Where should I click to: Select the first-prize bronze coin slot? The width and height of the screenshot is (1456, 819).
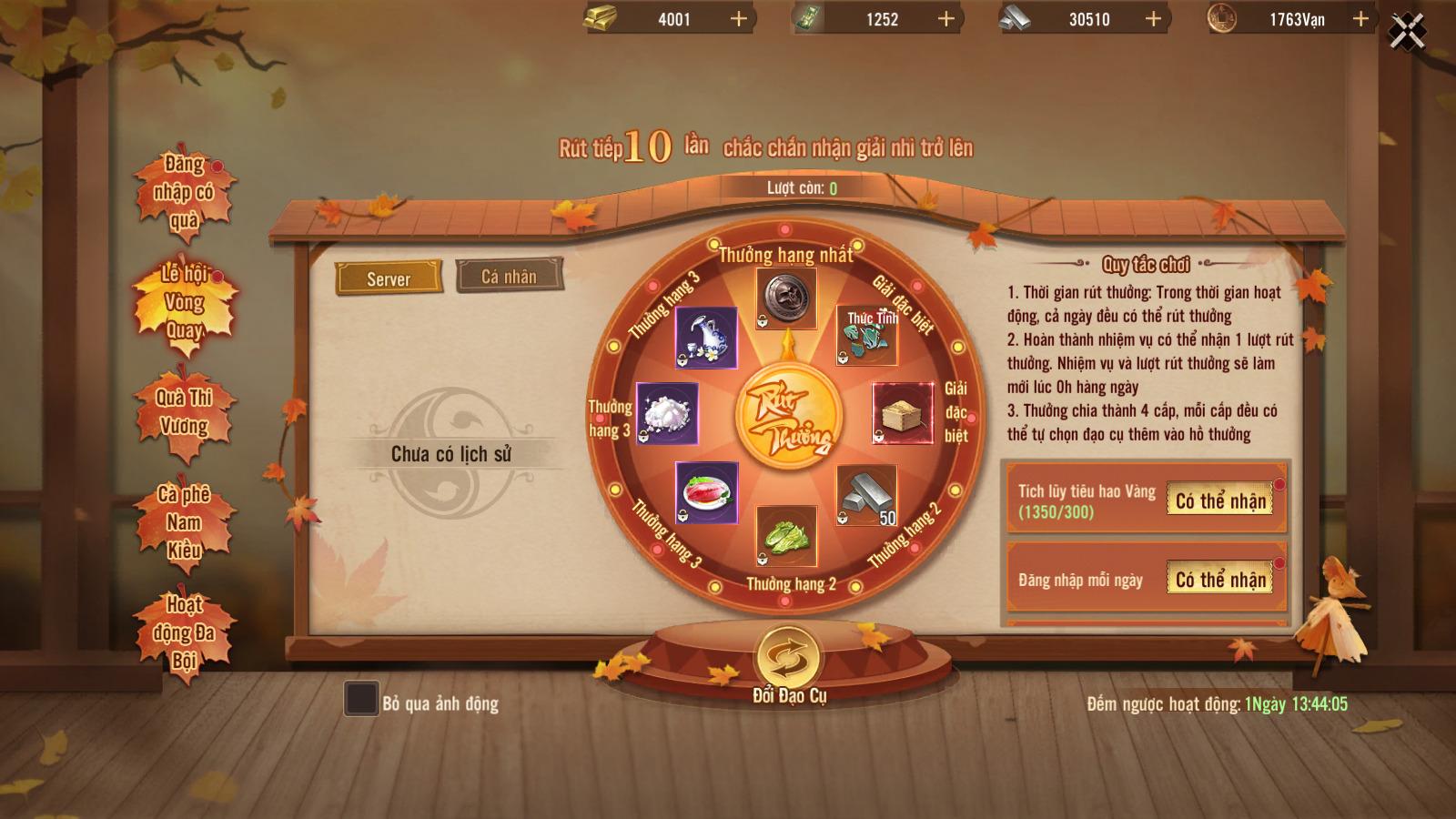786,298
